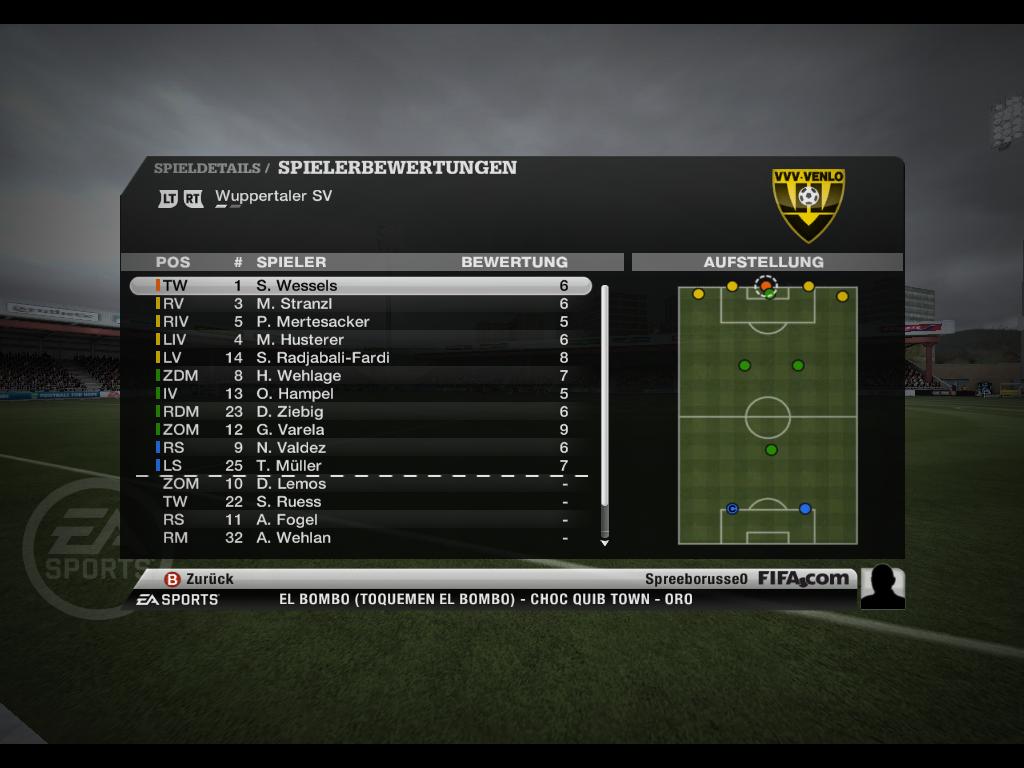Select H. Wehlage's rating entry
The height and width of the screenshot is (768, 1024).
360,376
